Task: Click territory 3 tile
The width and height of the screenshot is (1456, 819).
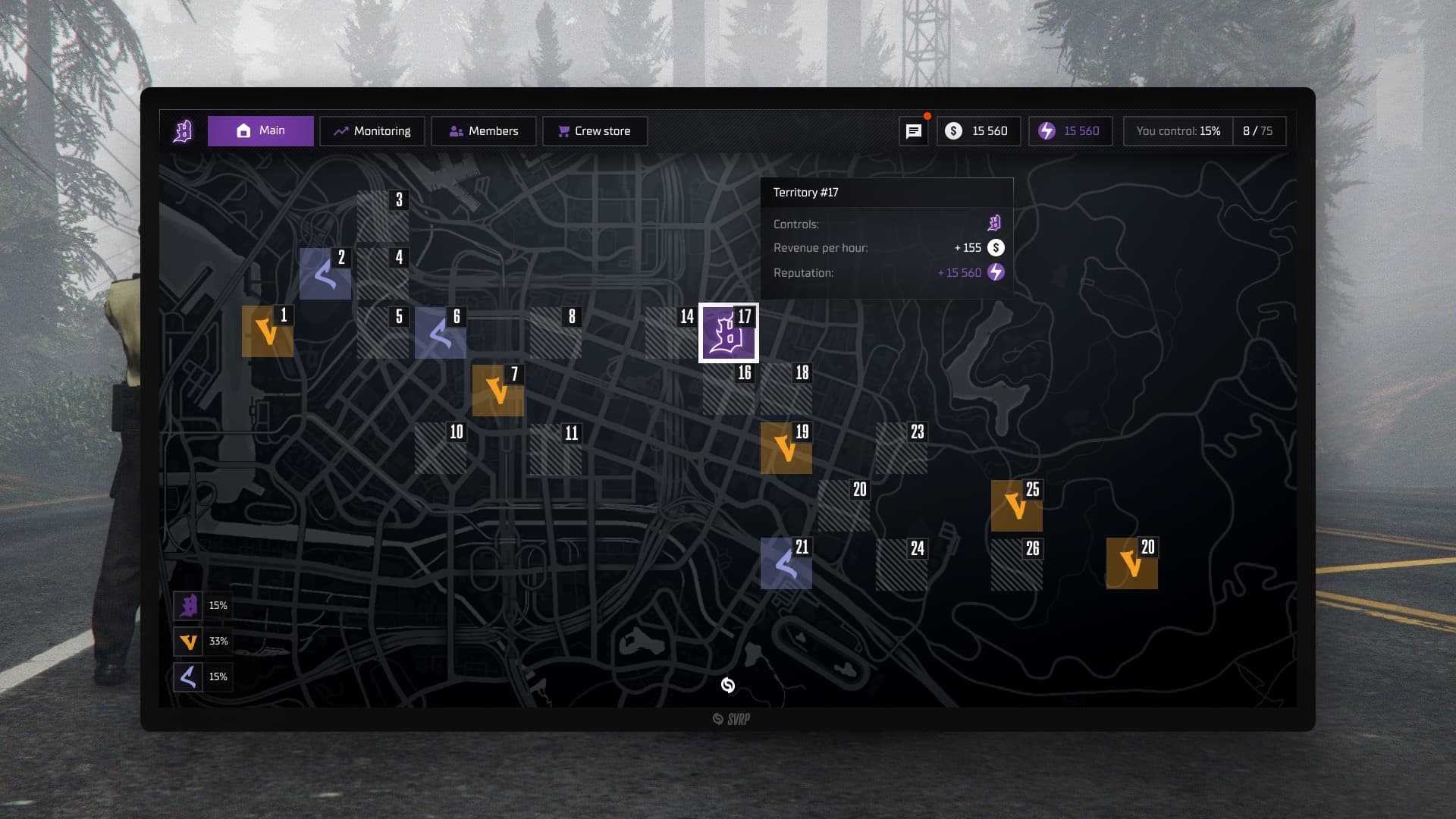Action: 382,216
